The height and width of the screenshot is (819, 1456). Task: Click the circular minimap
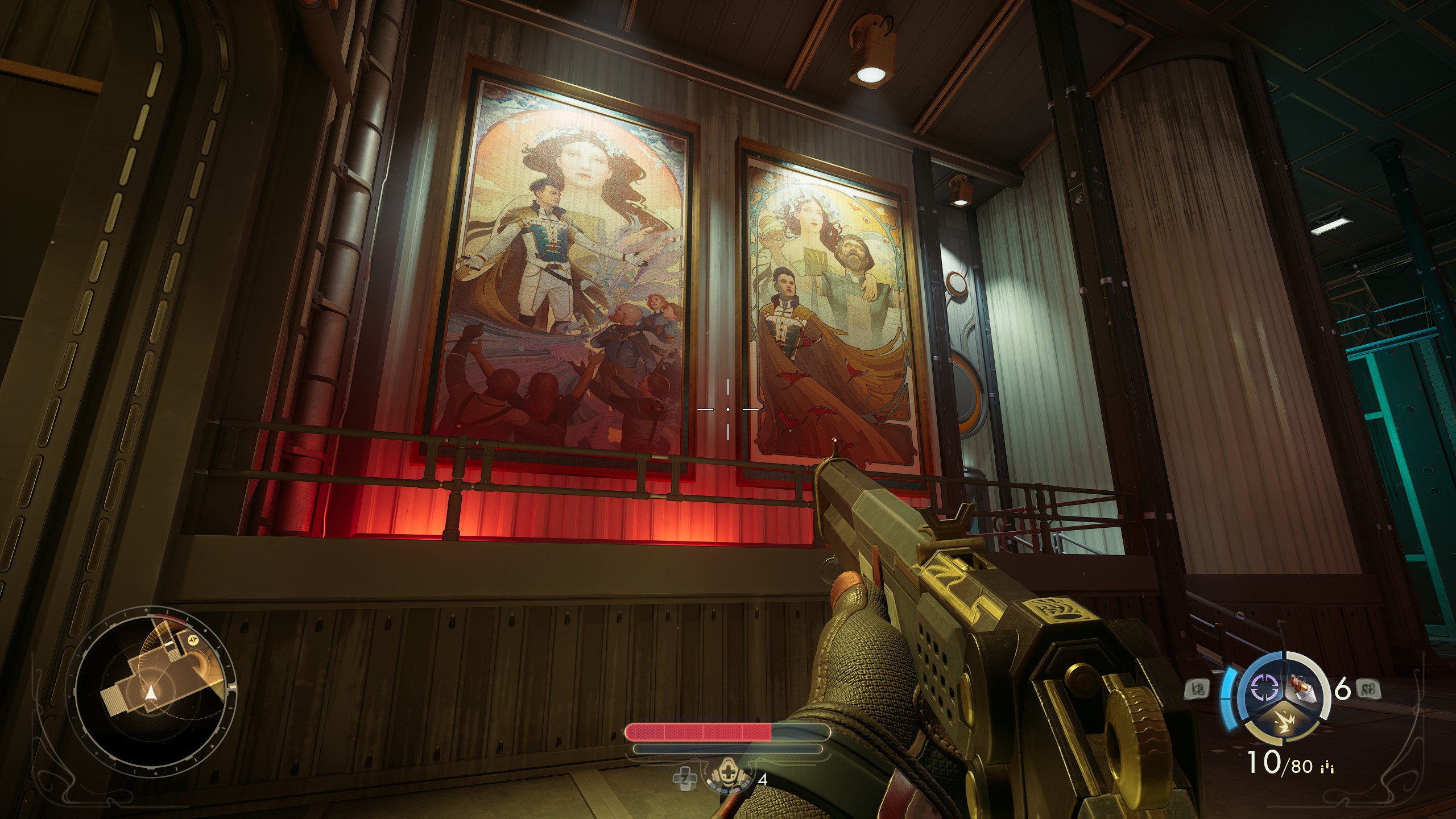click(x=152, y=693)
